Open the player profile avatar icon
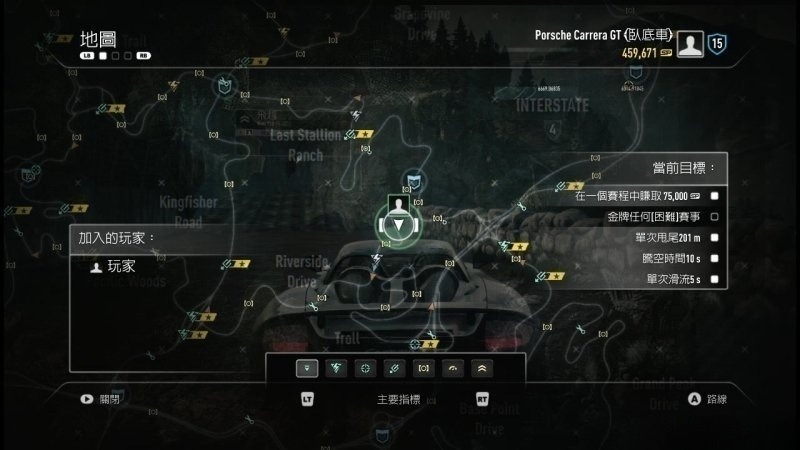The width and height of the screenshot is (800, 450). 689,45
